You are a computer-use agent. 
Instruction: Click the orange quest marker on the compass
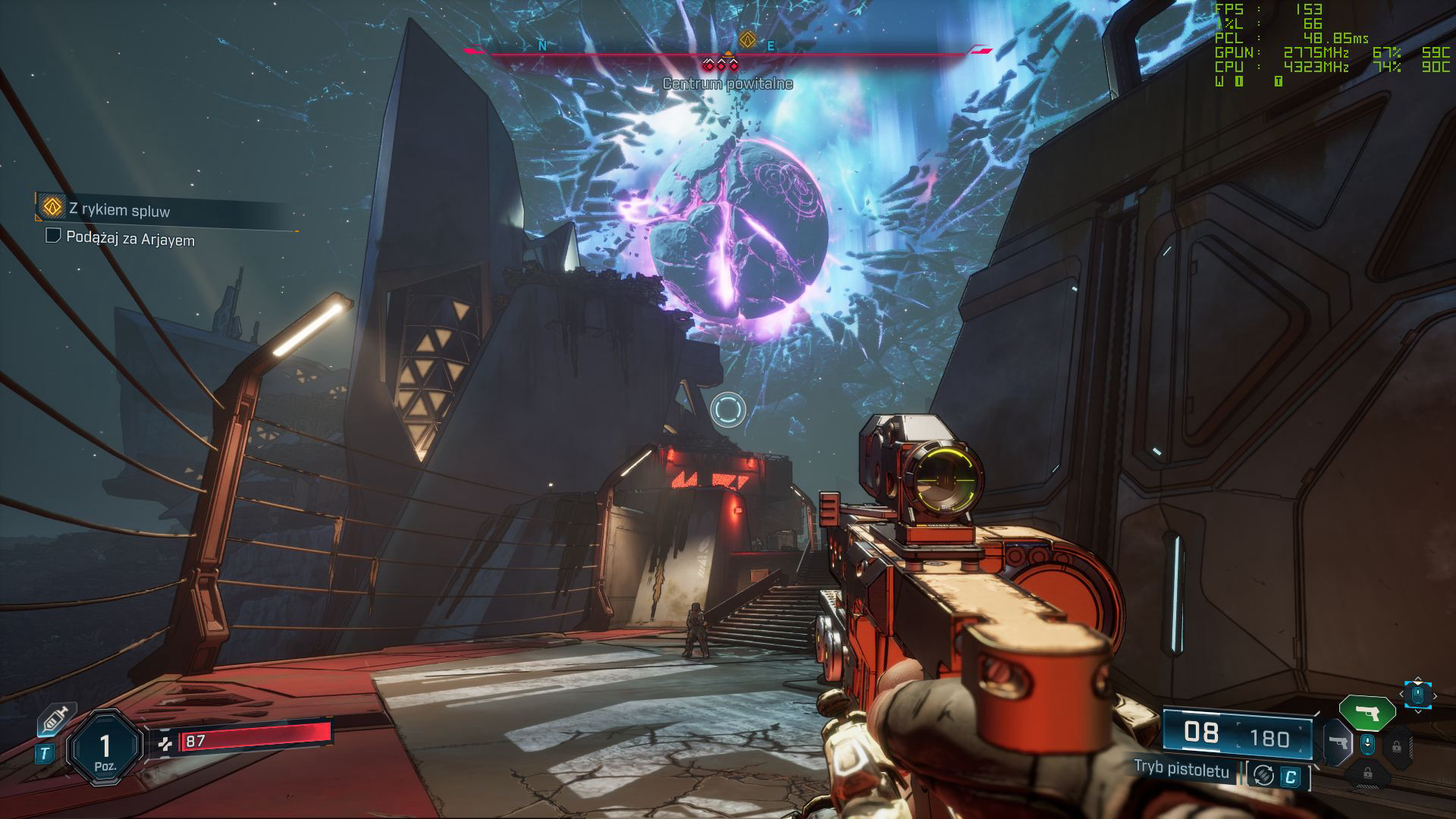pyautogui.click(x=748, y=38)
